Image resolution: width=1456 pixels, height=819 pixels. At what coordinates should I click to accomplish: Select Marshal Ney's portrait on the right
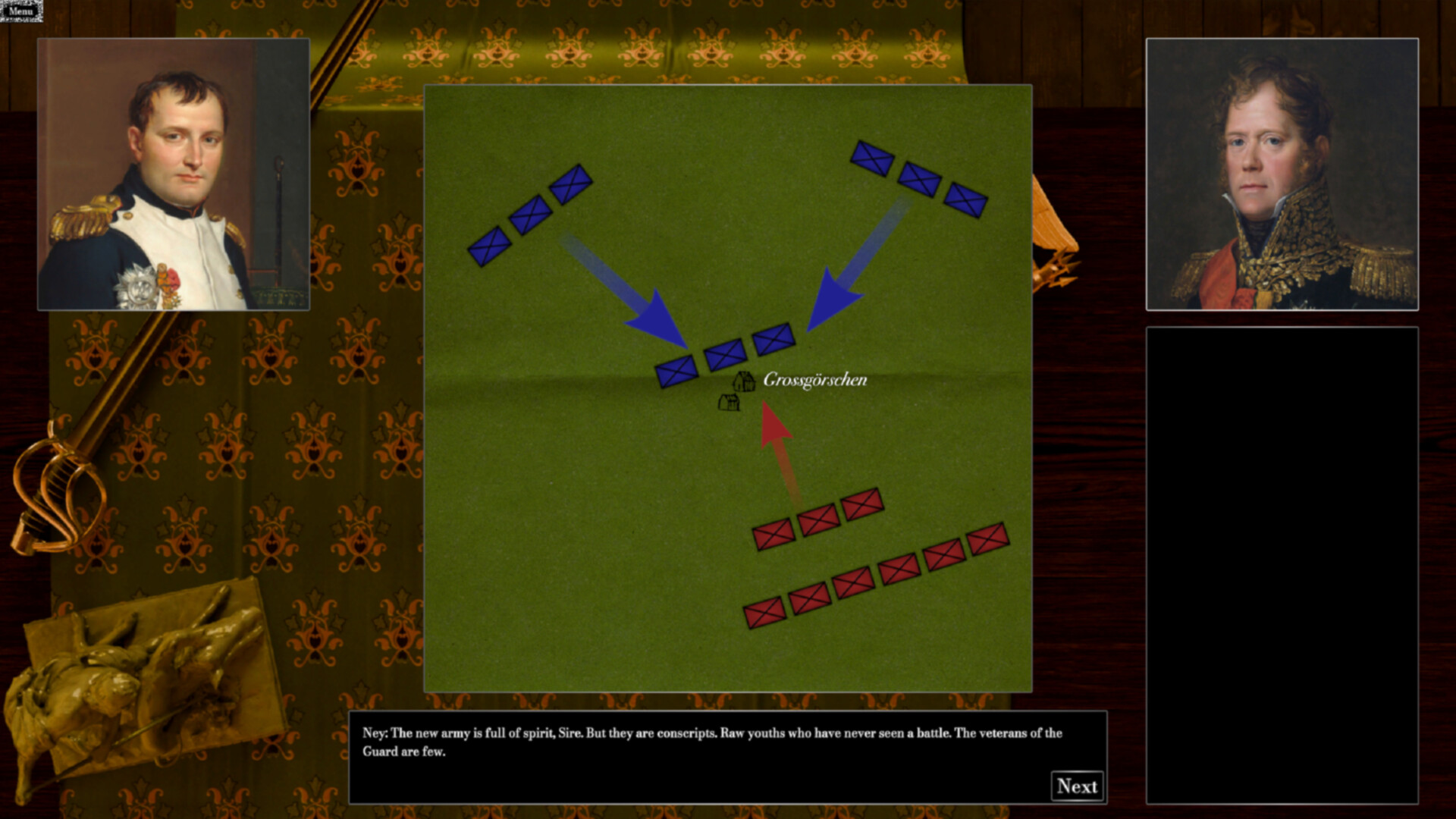pyautogui.click(x=1285, y=174)
